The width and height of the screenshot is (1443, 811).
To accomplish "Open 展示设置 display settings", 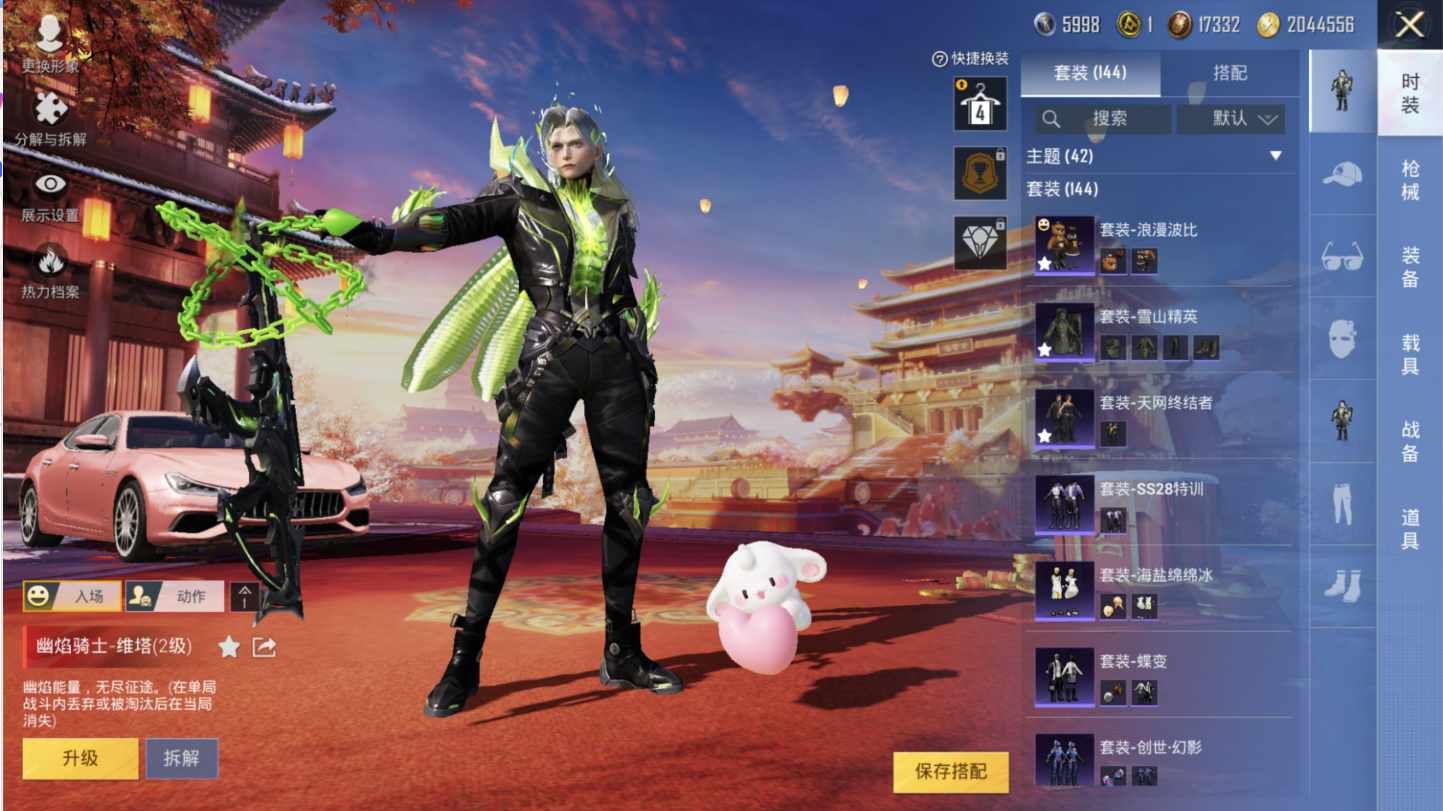I will (50, 195).
